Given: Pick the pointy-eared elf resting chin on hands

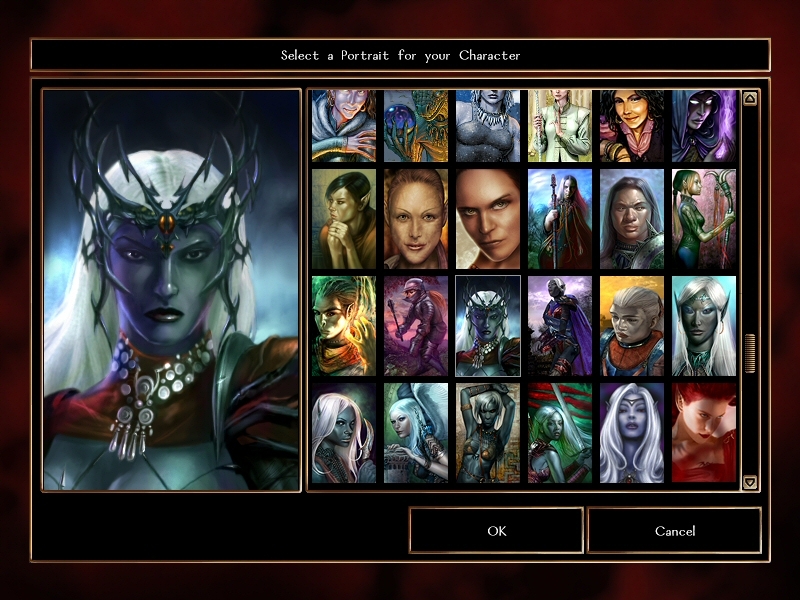Looking at the screenshot, I should tap(344, 218).
